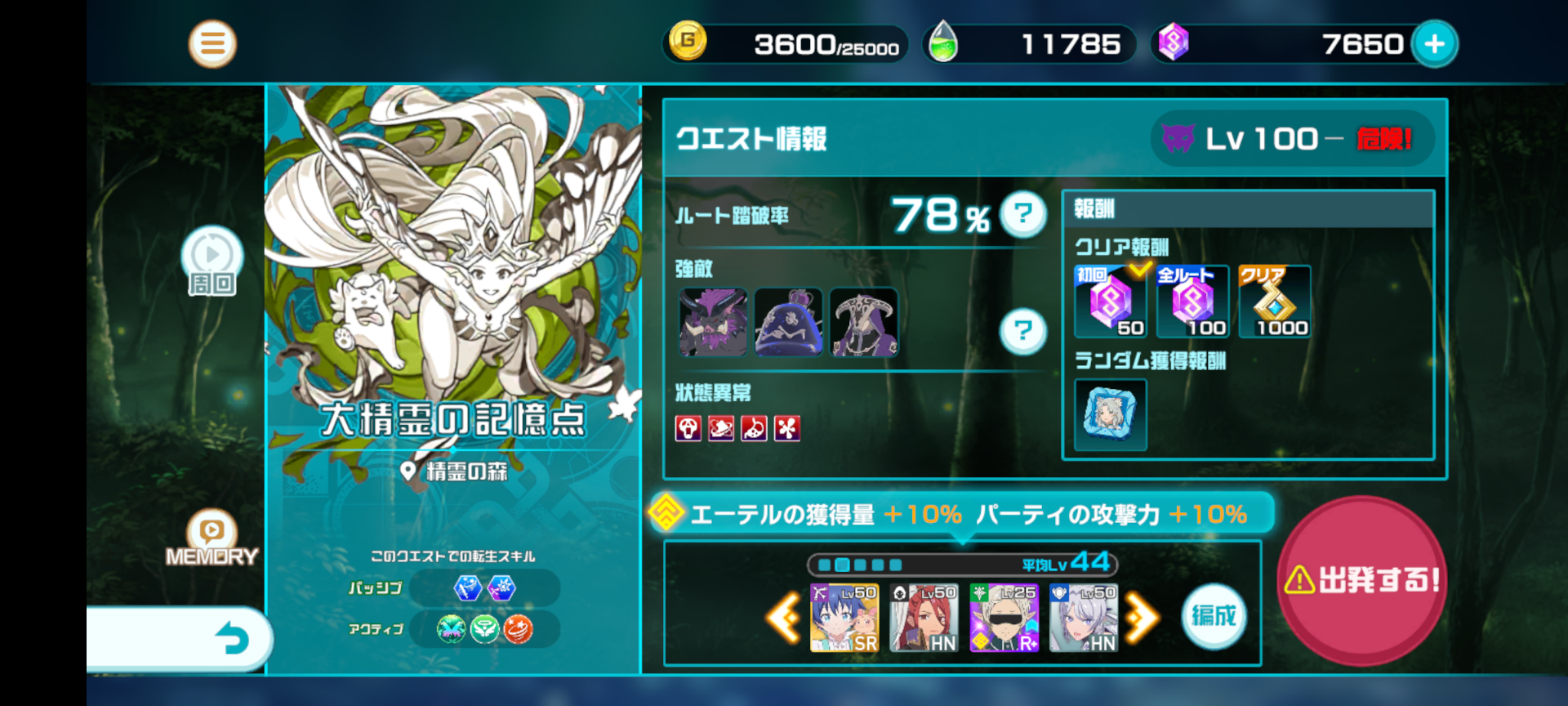
Task: Open the scream status ailment icon
Action: coord(688,429)
